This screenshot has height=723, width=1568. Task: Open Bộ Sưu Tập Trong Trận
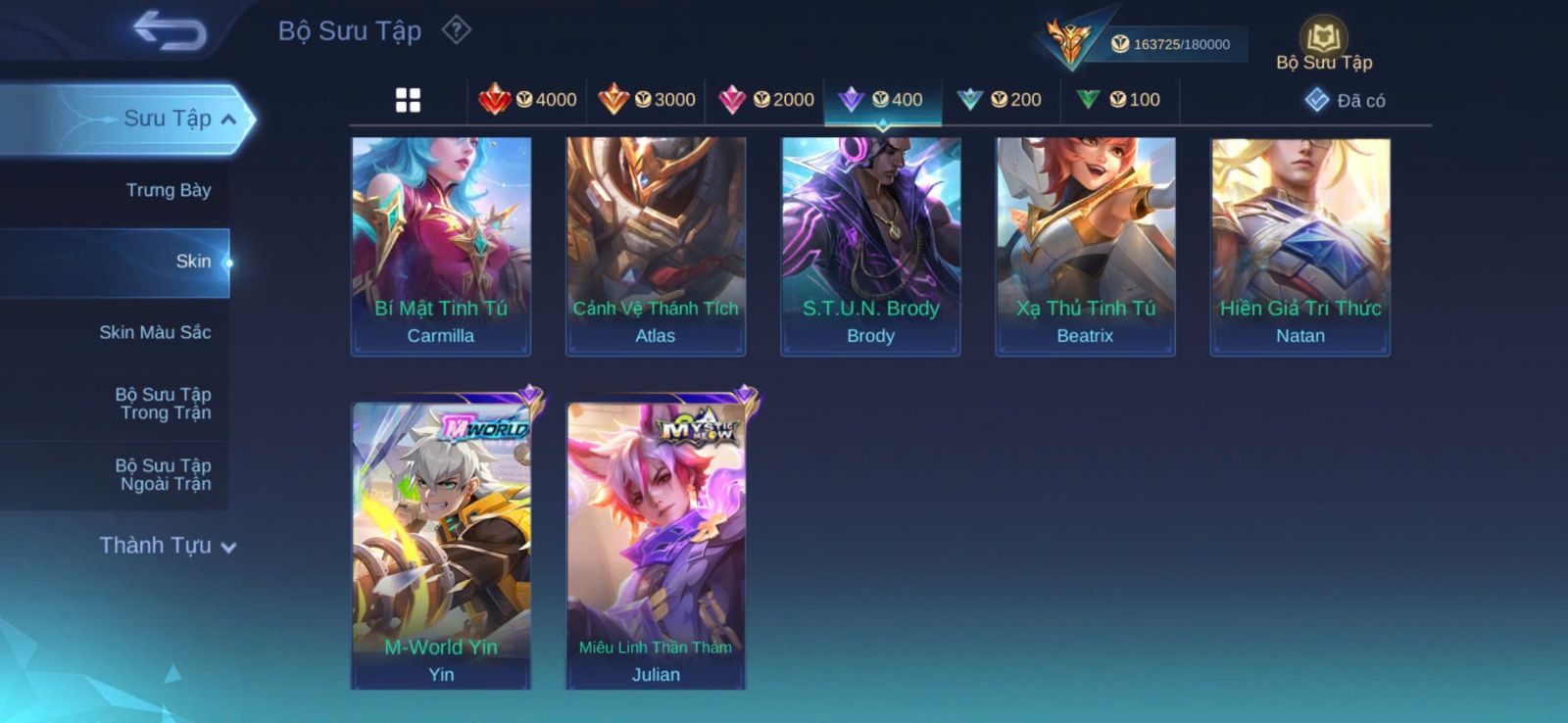164,404
